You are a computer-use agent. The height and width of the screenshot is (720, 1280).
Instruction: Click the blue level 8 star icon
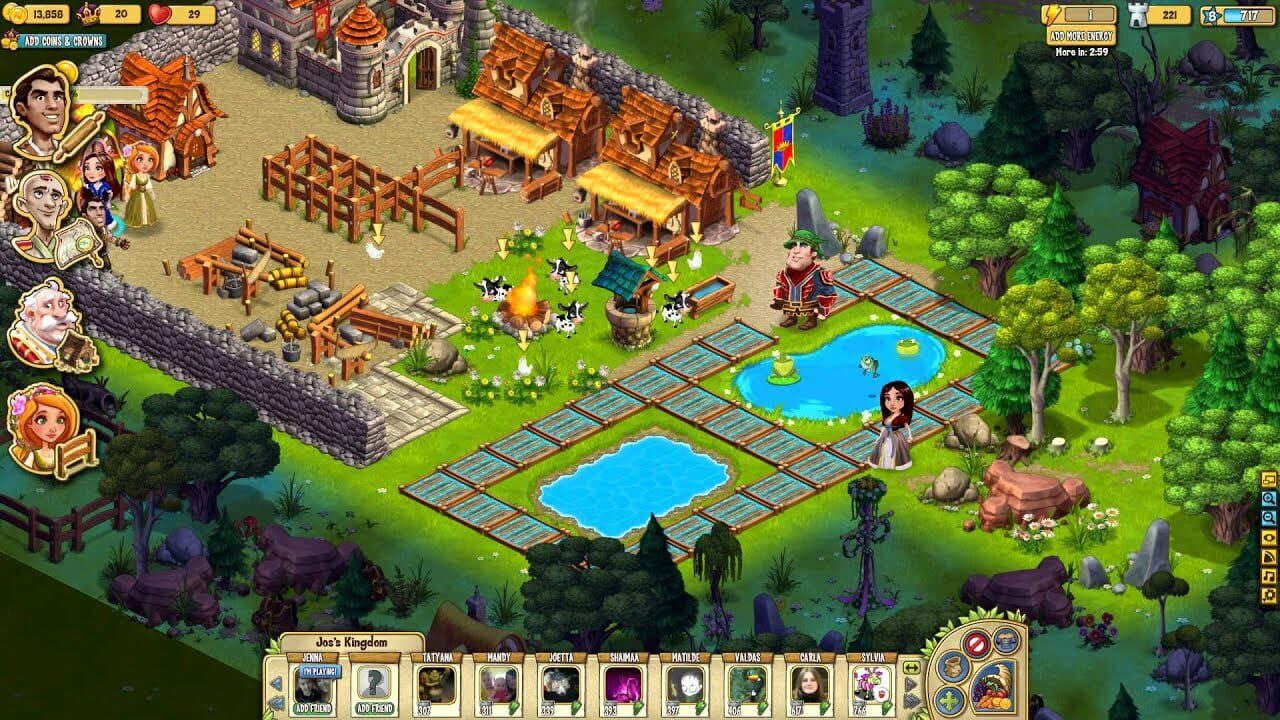coord(1210,15)
